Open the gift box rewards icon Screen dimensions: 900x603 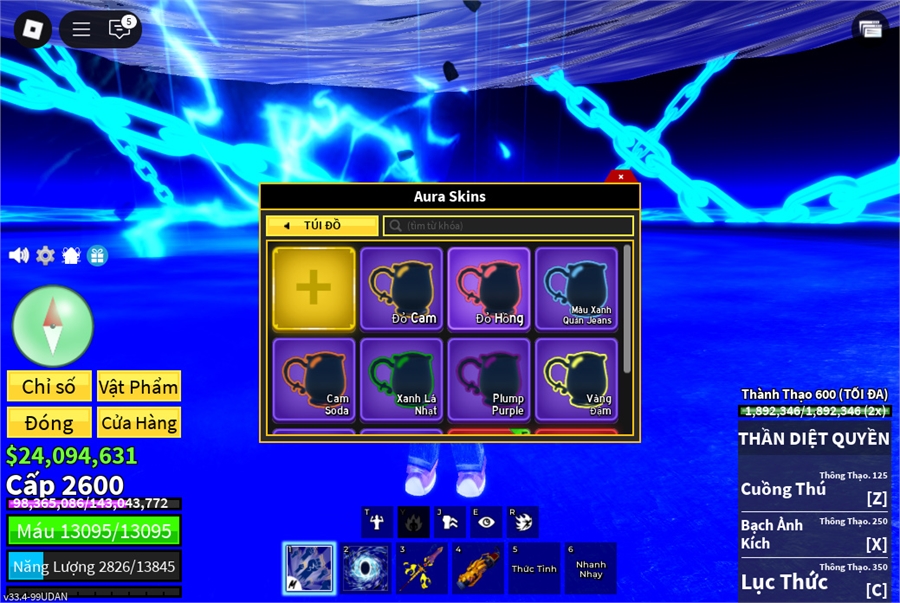click(97, 255)
